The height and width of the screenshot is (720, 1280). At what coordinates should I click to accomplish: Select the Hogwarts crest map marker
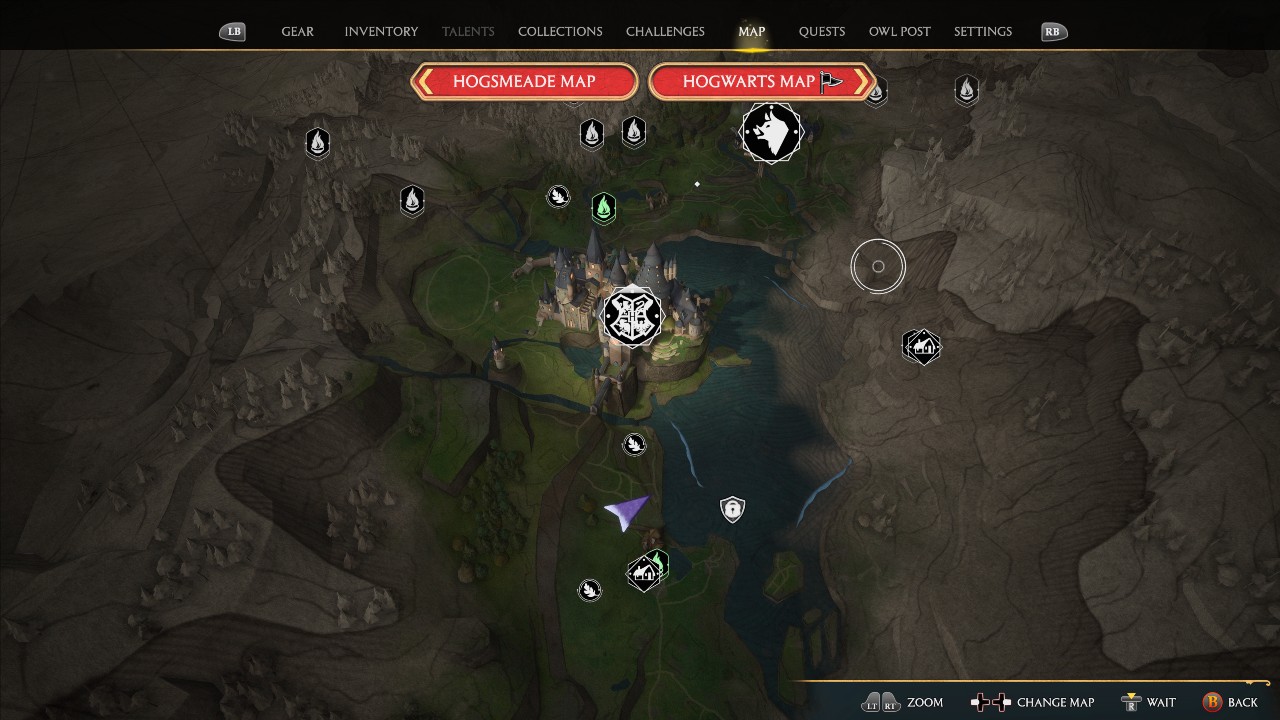(x=631, y=316)
